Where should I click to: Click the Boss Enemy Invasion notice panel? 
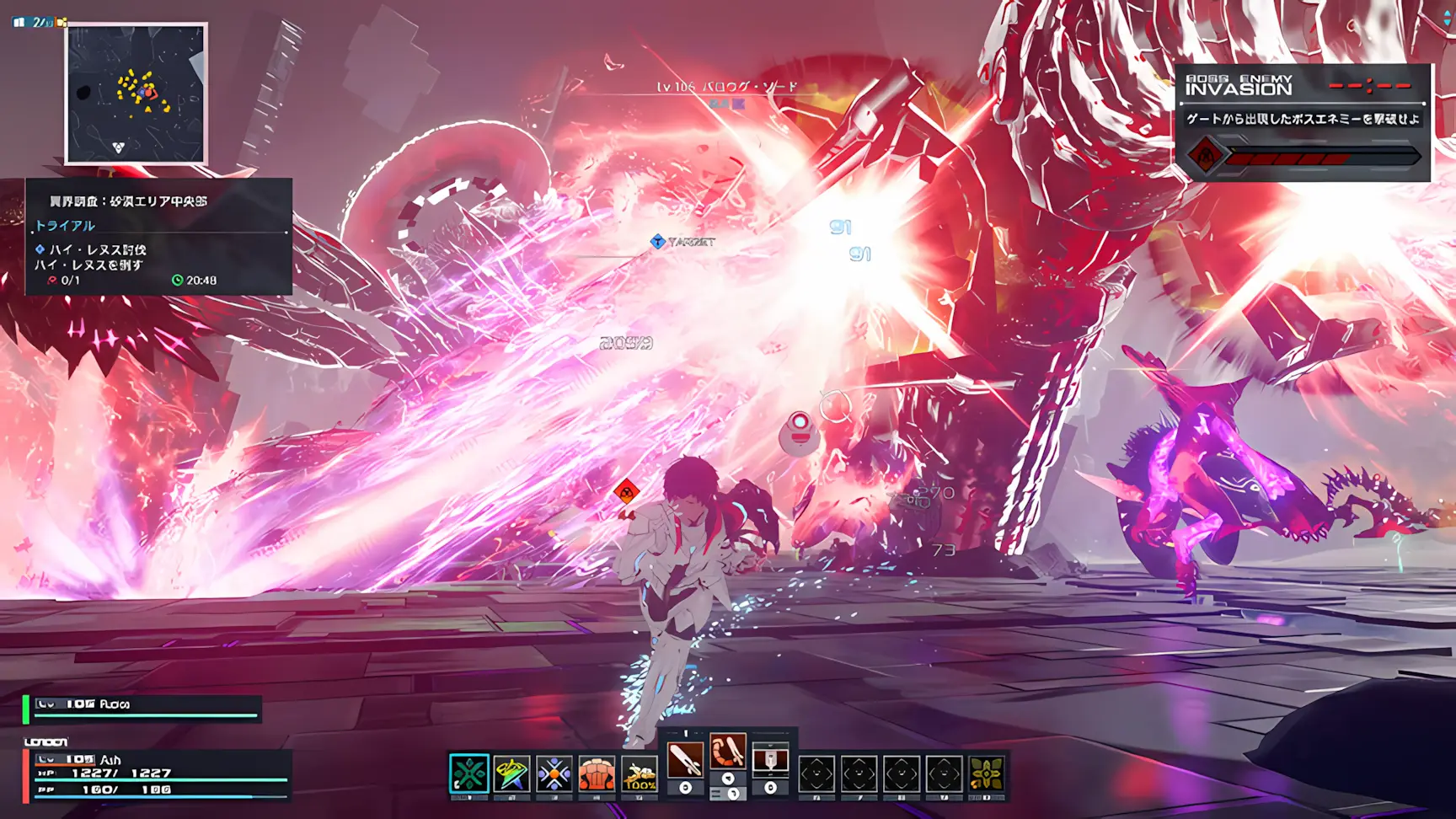(1303, 123)
